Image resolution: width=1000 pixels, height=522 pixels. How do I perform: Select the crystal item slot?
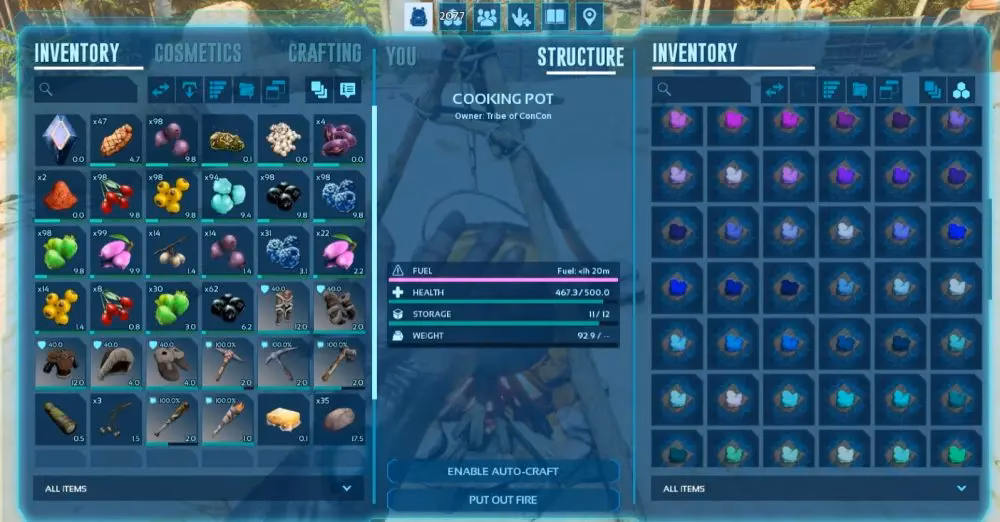(60, 140)
